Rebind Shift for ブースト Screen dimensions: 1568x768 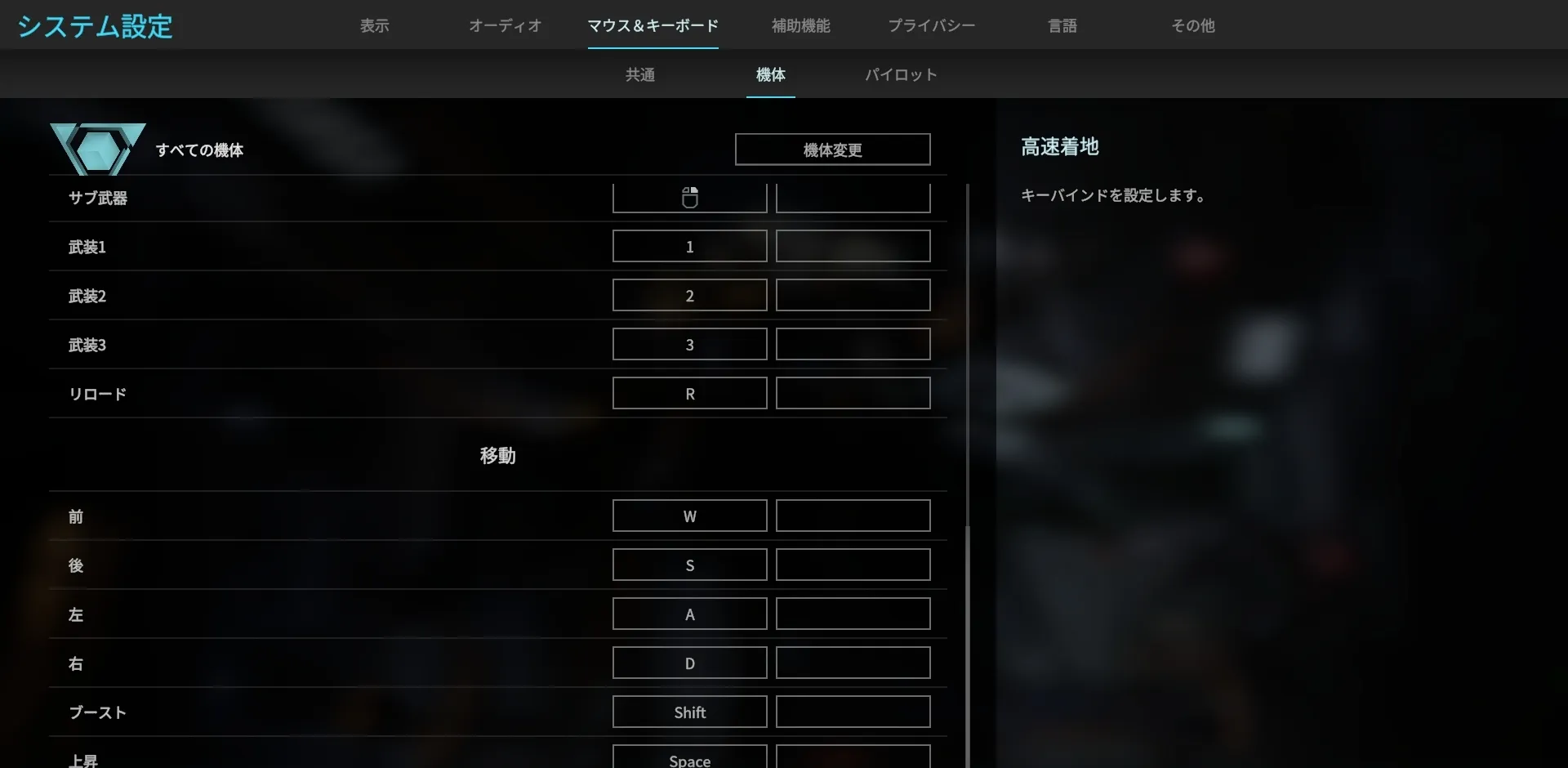(x=689, y=712)
